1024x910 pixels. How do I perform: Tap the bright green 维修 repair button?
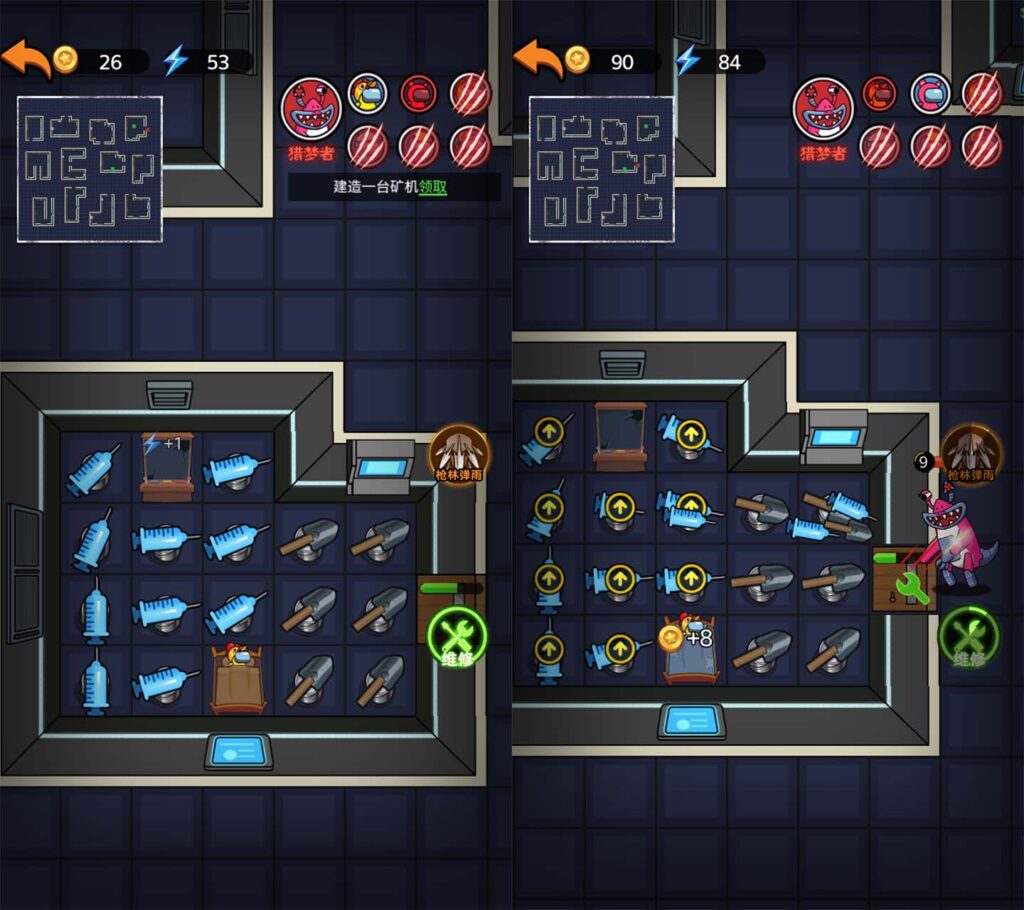coord(457,637)
